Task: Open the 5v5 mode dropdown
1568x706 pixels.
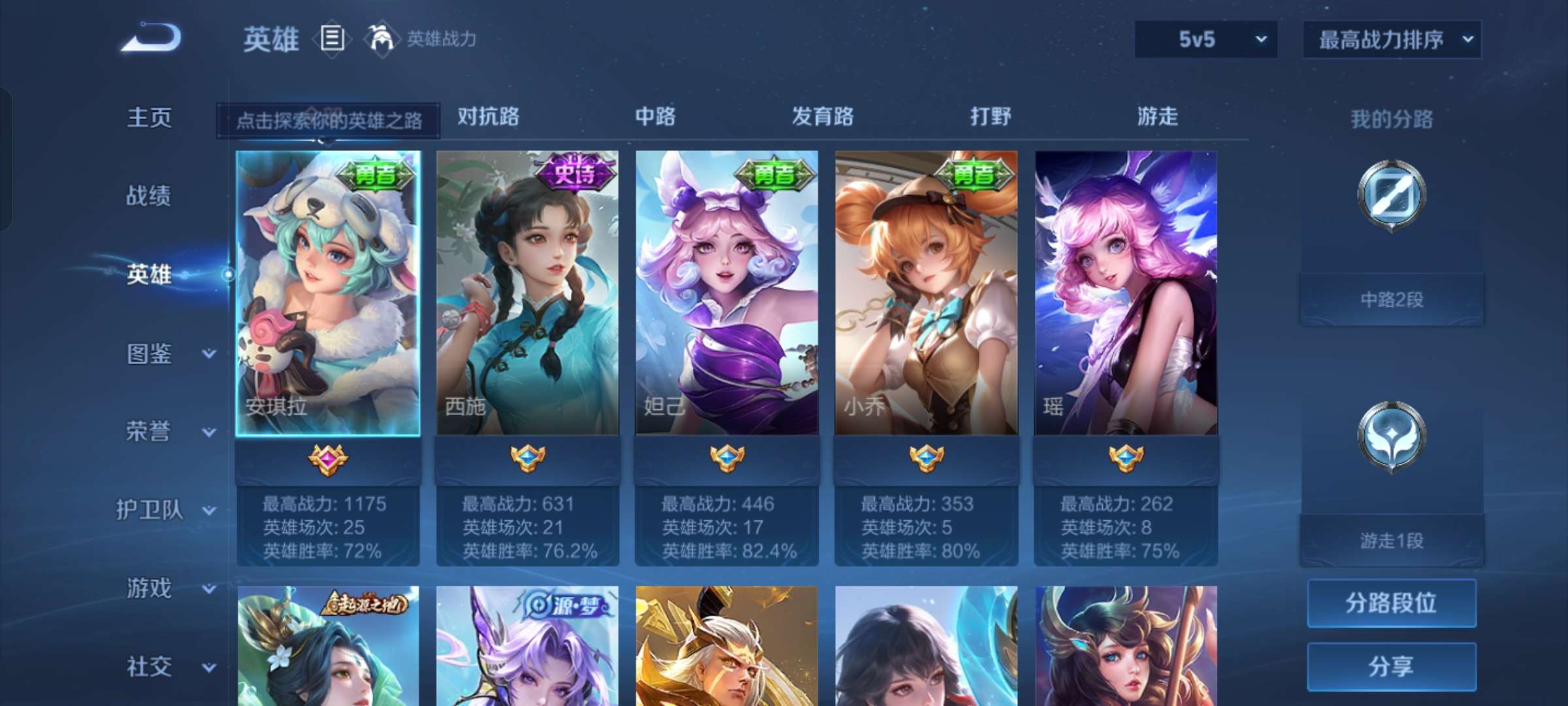Action: click(x=1205, y=39)
